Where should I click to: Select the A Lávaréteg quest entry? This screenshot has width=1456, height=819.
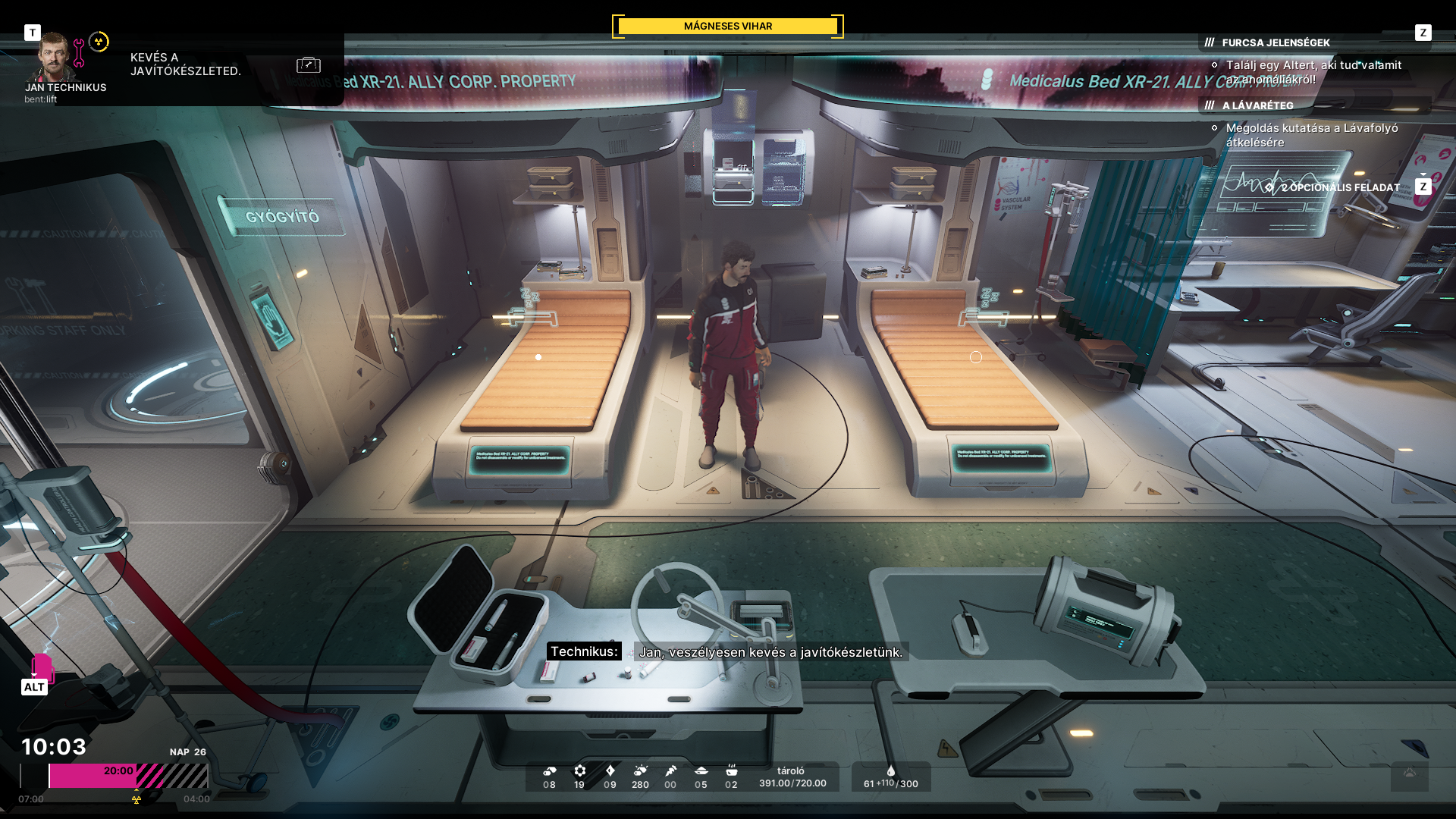pyautogui.click(x=1257, y=105)
